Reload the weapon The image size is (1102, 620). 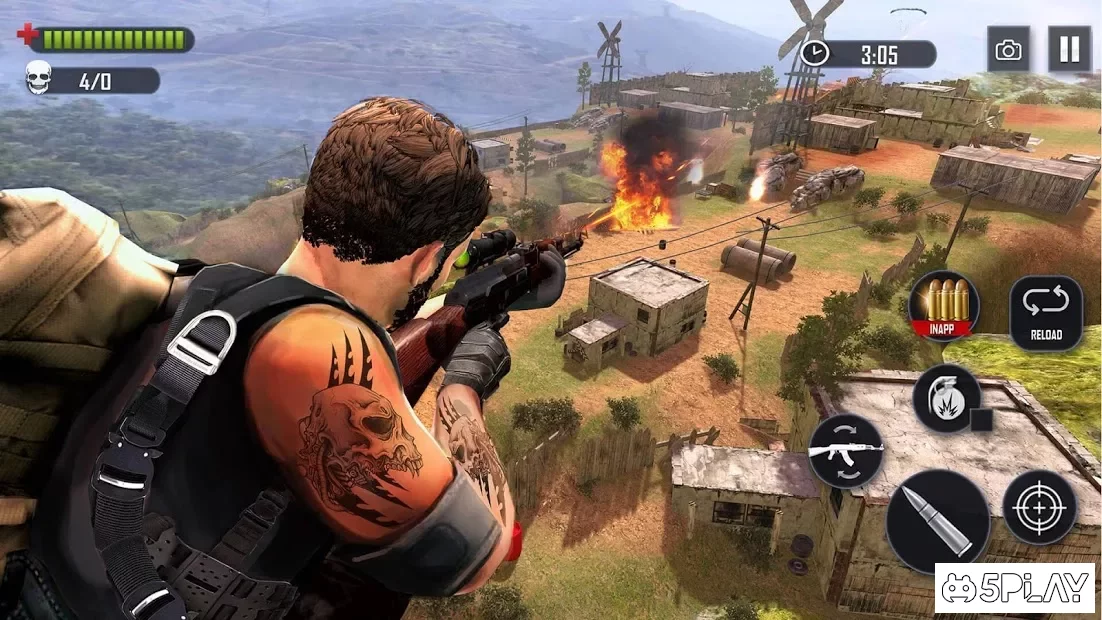tap(1045, 313)
